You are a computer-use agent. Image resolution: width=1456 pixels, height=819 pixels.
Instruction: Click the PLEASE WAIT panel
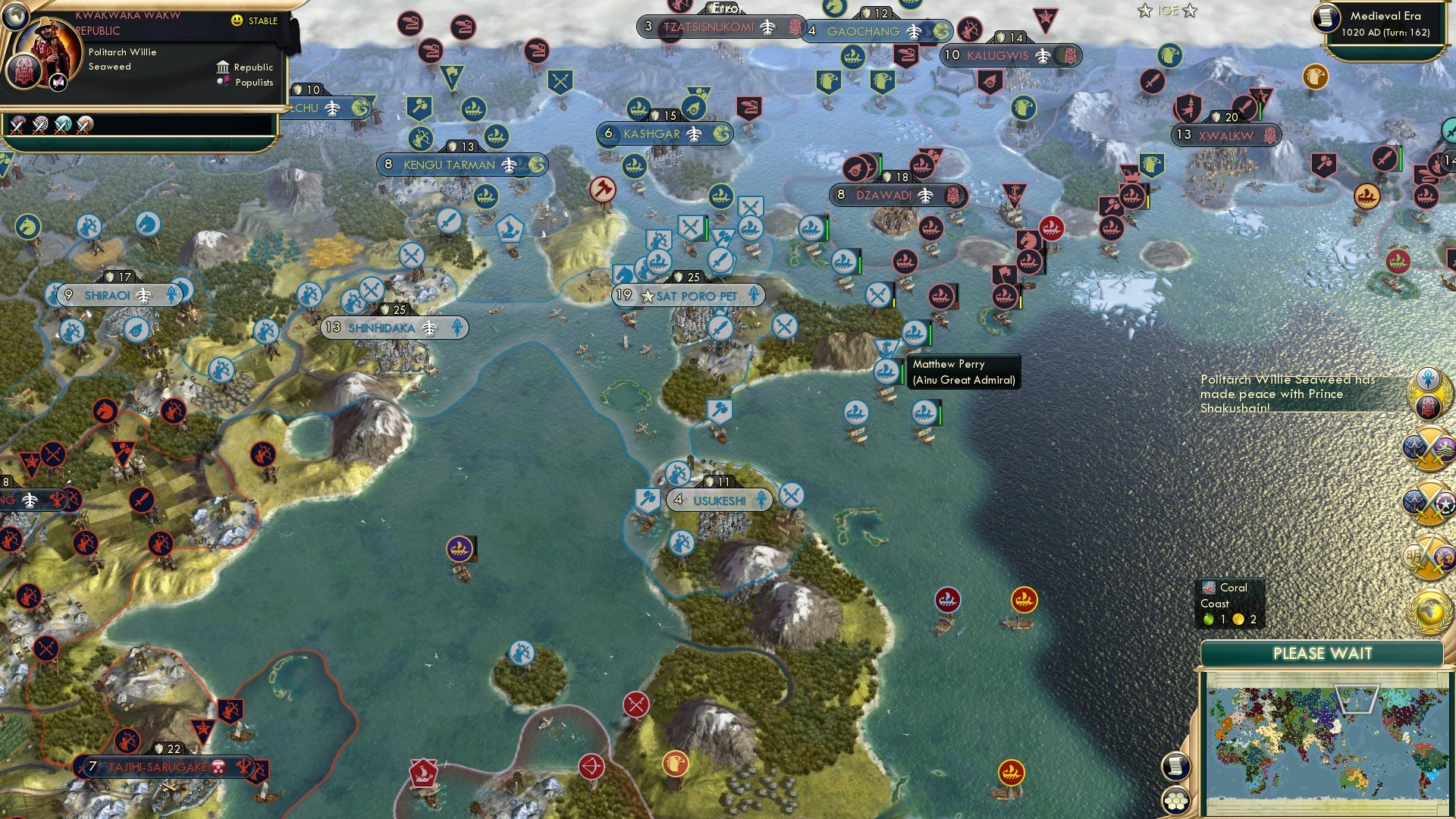click(1324, 653)
